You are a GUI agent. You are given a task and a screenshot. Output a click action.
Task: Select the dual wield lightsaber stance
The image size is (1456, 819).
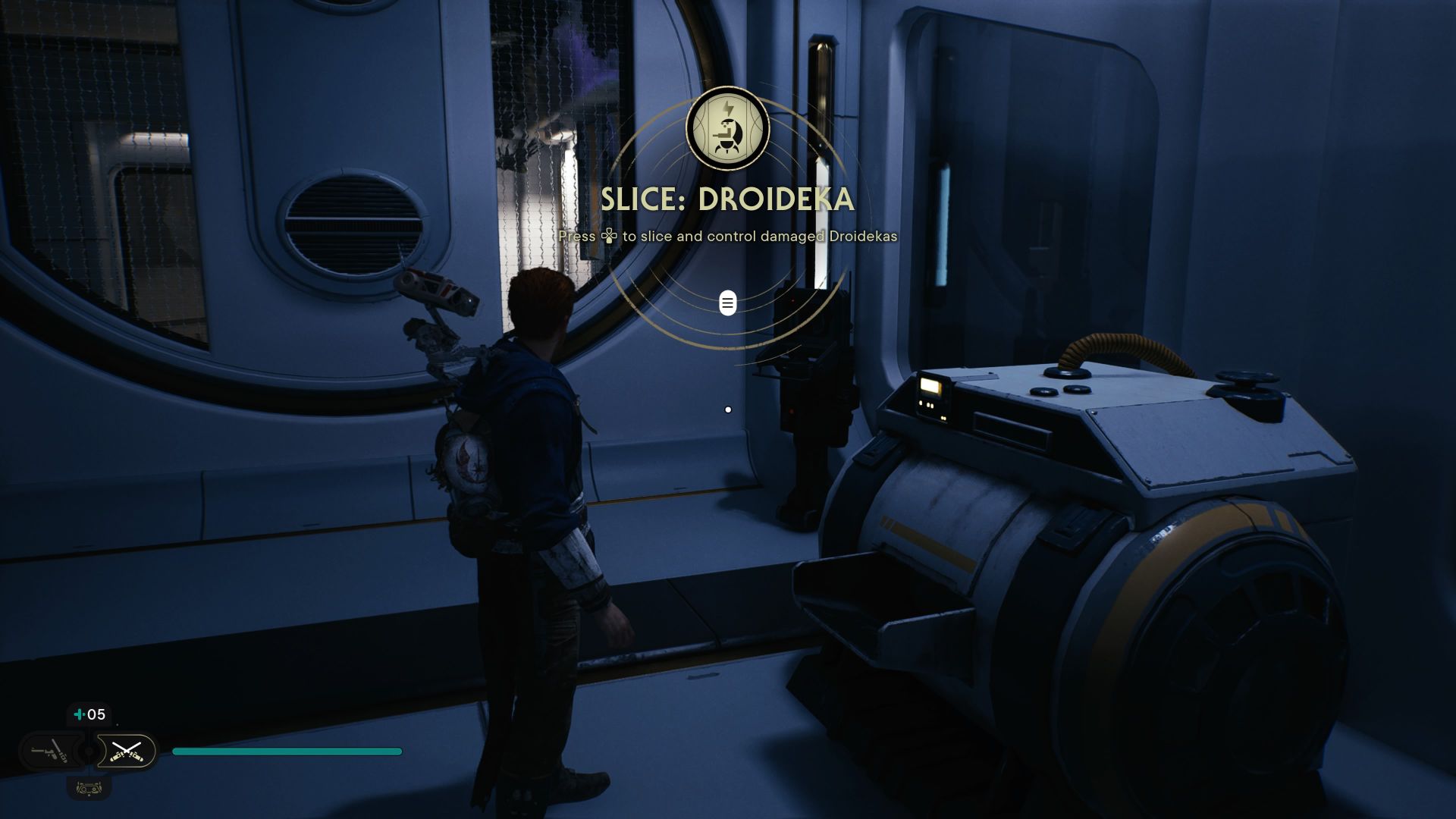126,752
